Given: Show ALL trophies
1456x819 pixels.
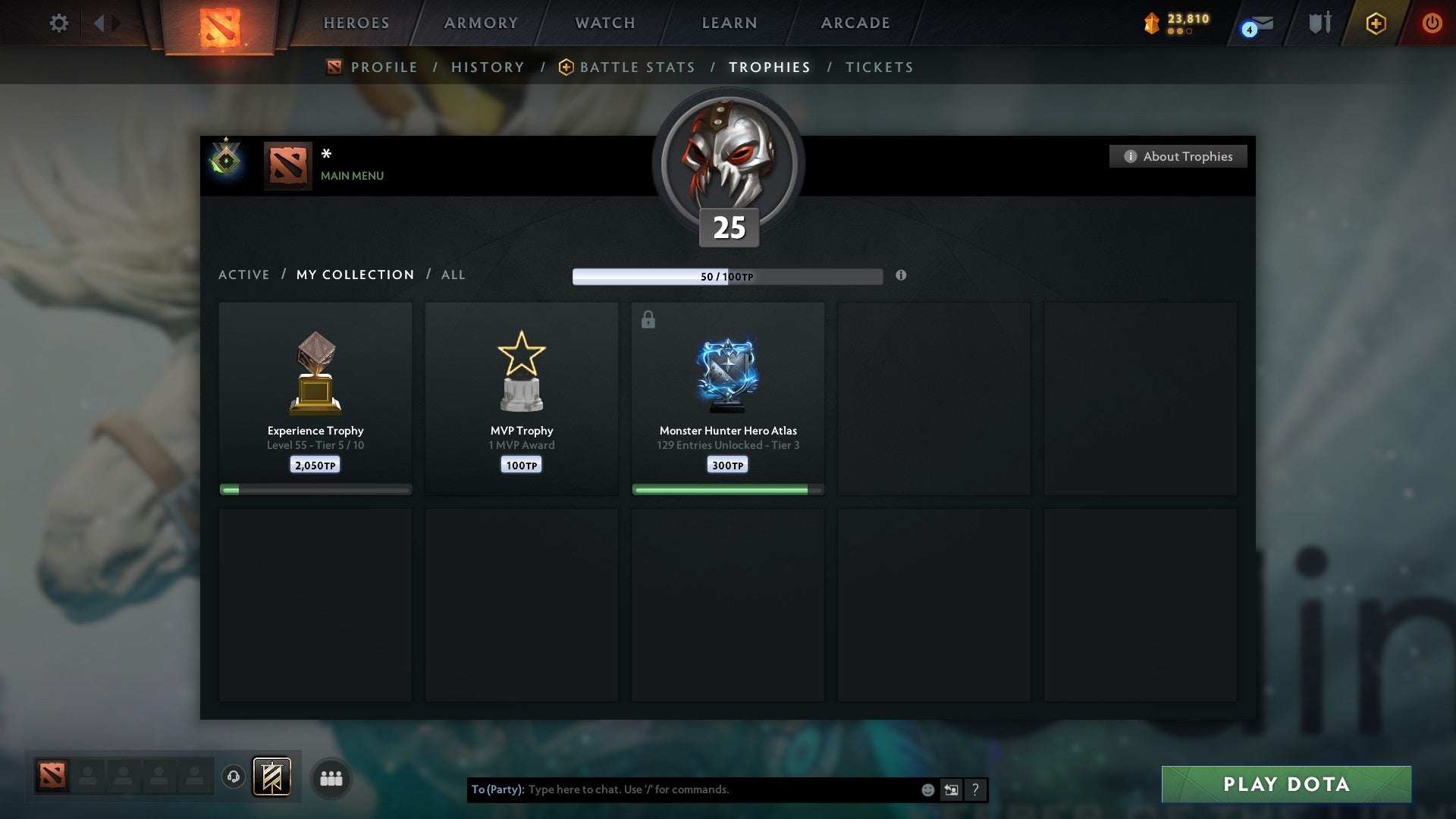Looking at the screenshot, I should (x=453, y=275).
